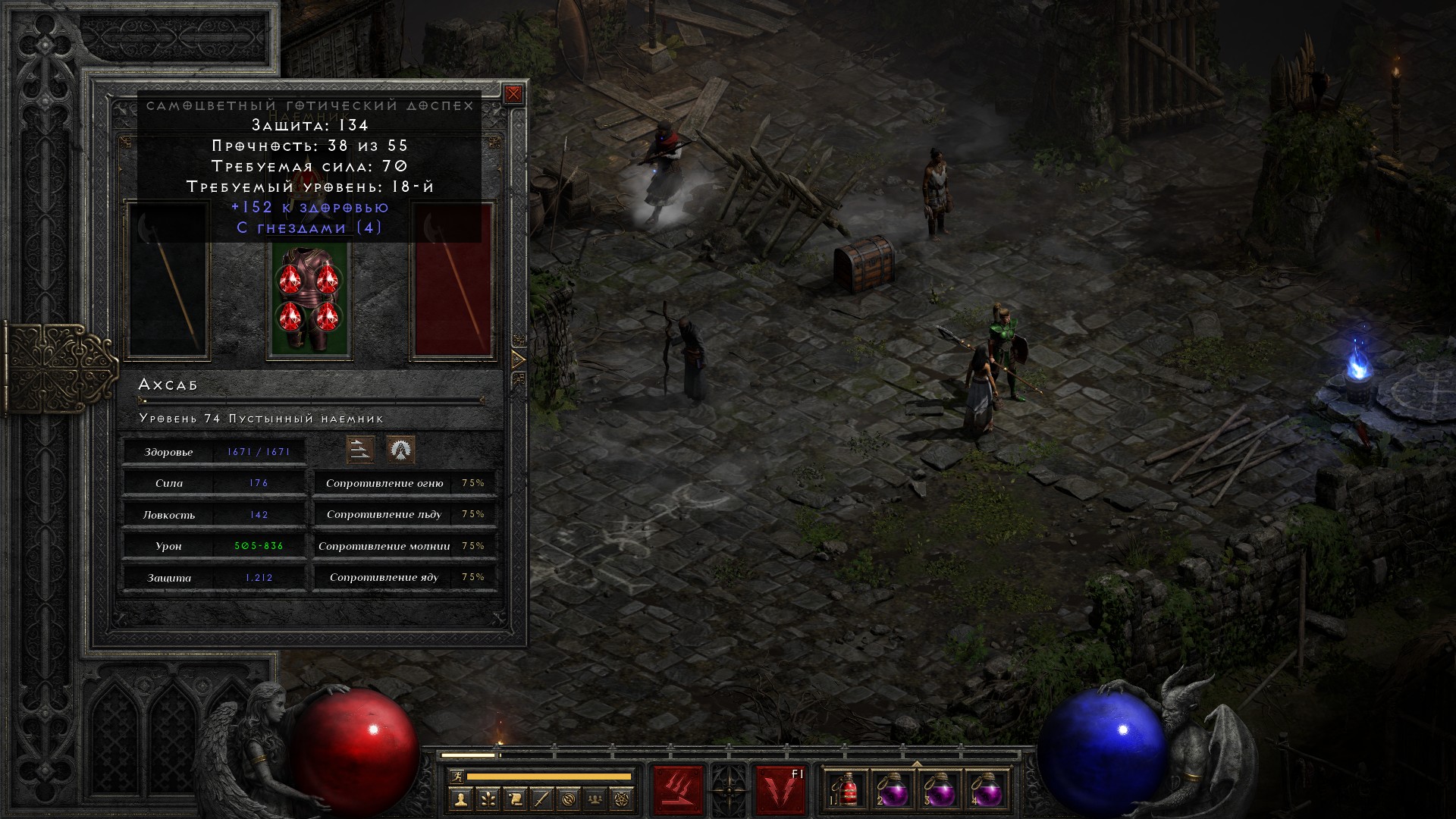Close the mercenary panel with the red X

point(513,94)
